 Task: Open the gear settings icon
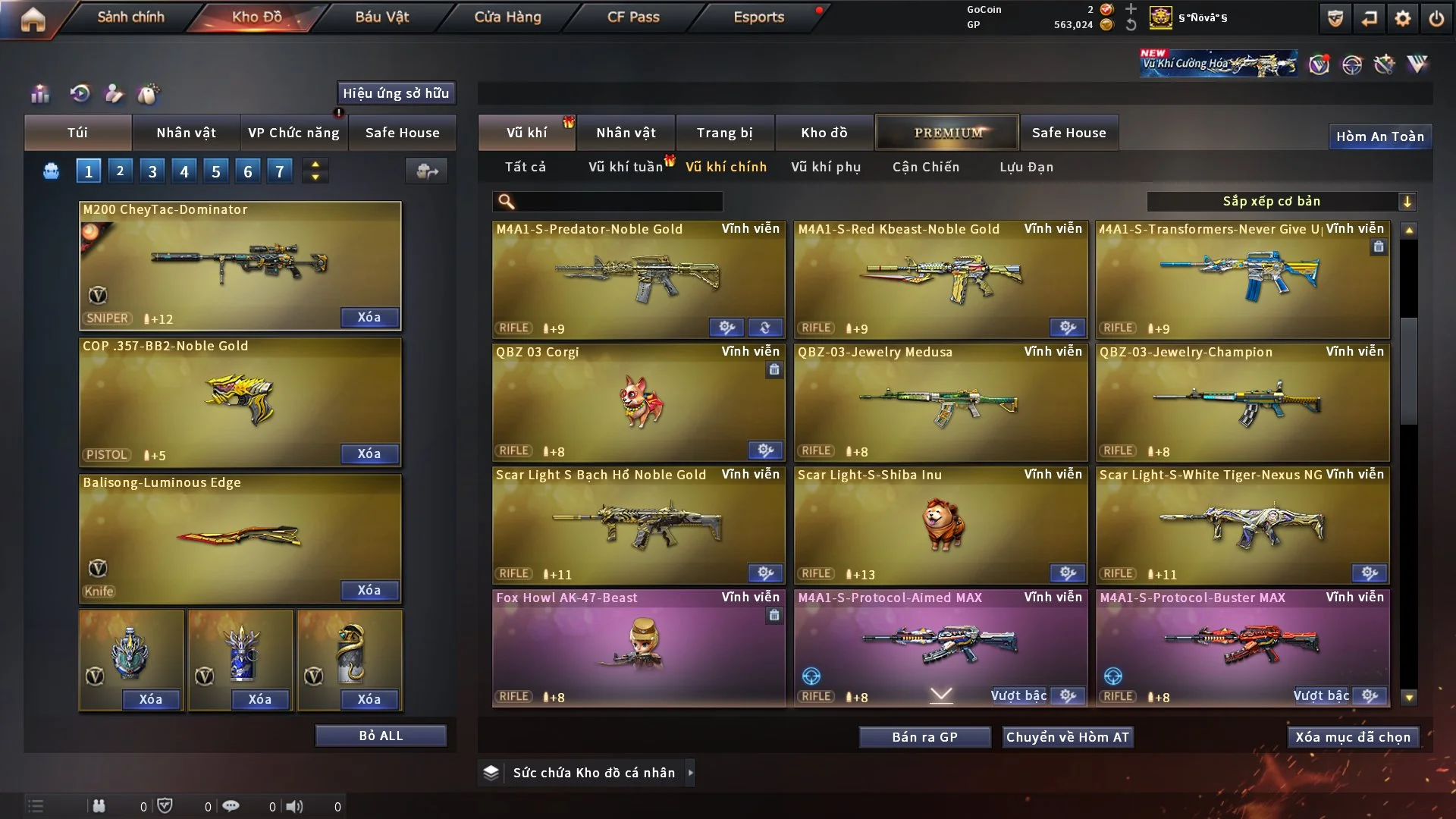coord(1402,18)
